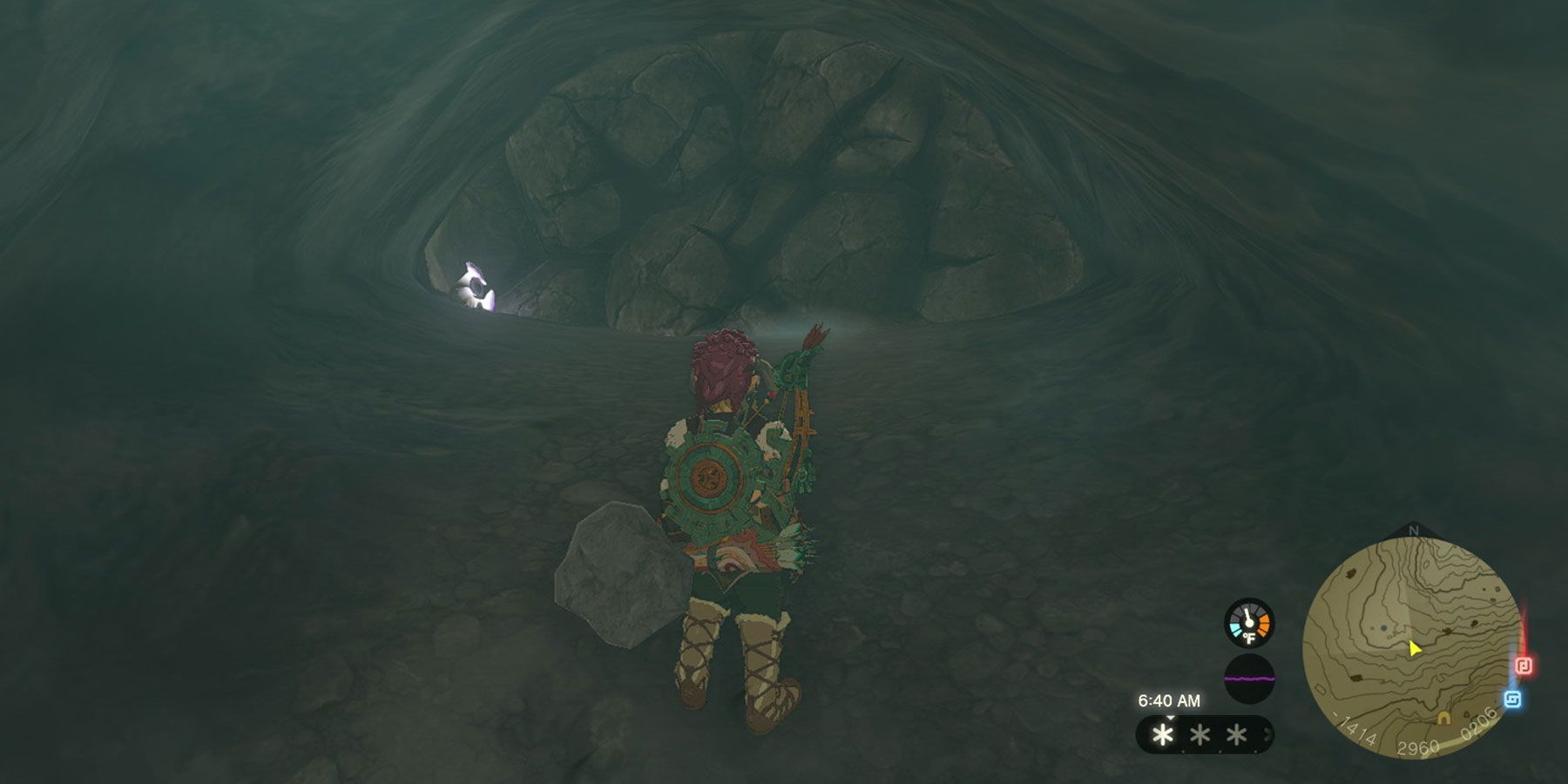Click the °F label on the temperature gauge
This screenshot has height=784, width=1568.
tap(1249, 636)
